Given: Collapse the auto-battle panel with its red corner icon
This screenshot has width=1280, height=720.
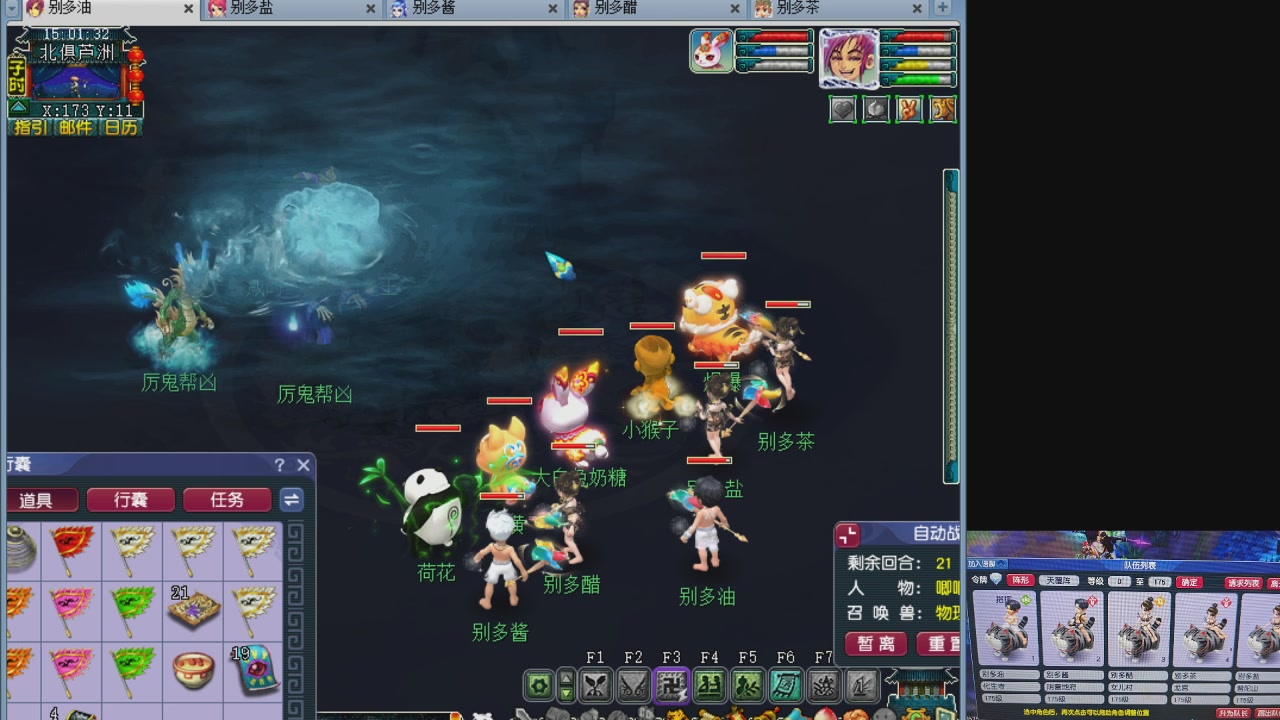Looking at the screenshot, I should pos(848,537).
